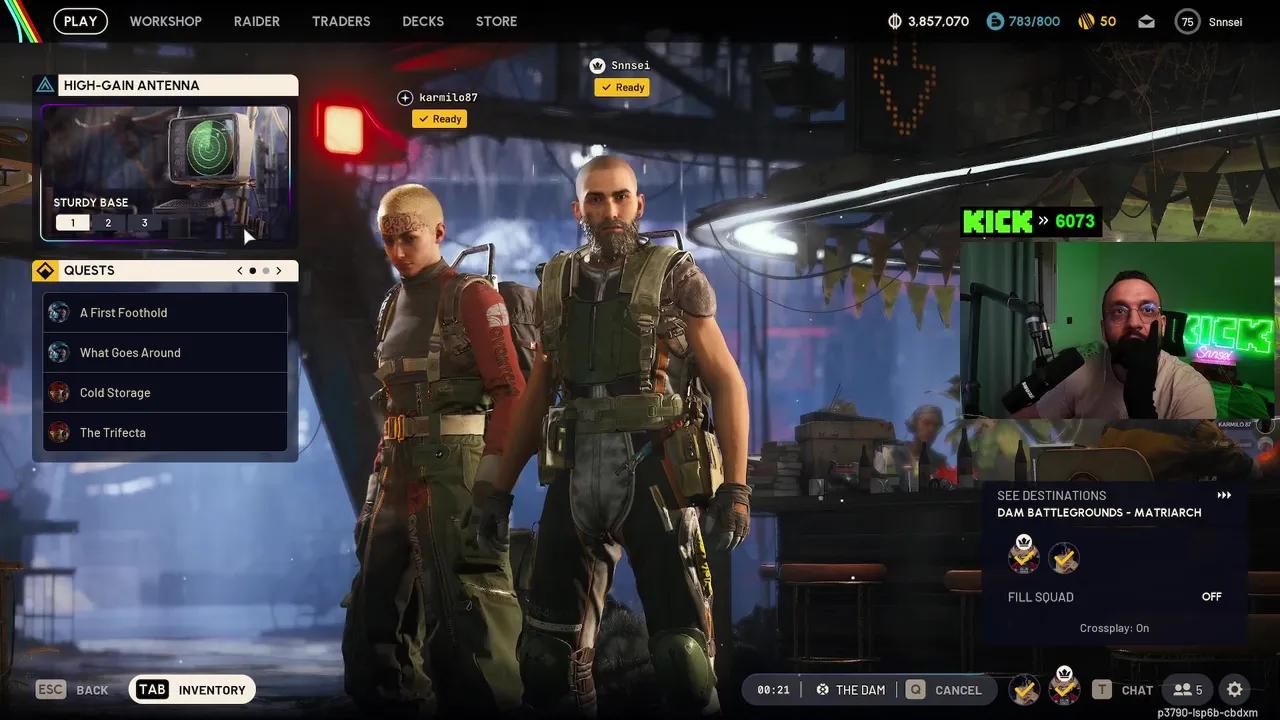The width and height of the screenshot is (1280, 720).
Task: Expand SEE DESTINATIONS with the triple arrows
Action: pyautogui.click(x=1224, y=495)
